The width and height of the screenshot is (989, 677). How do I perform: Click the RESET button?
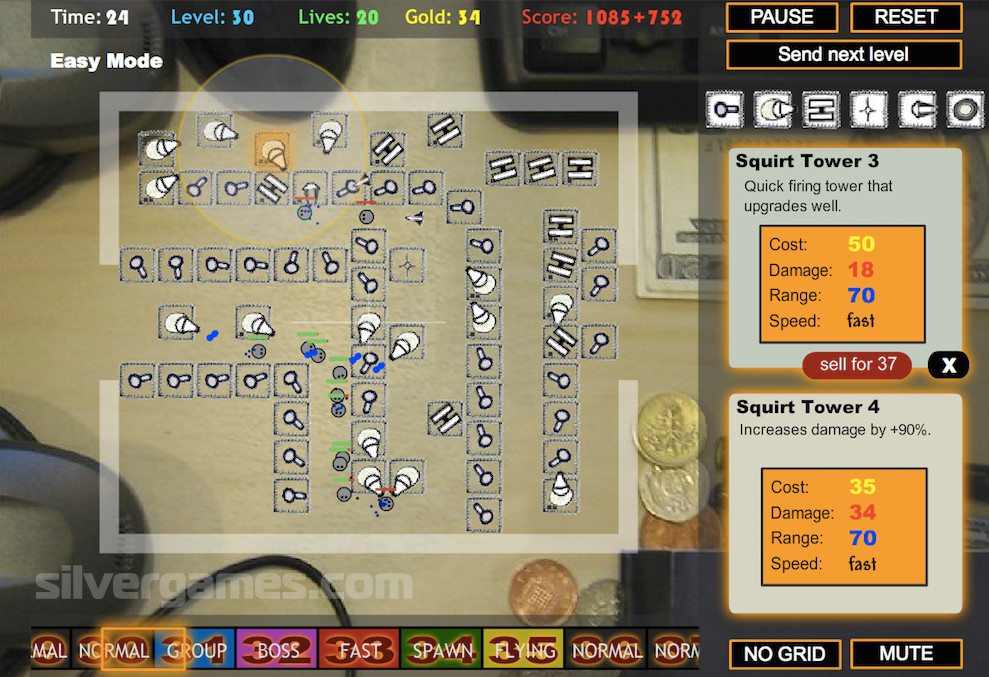point(906,17)
